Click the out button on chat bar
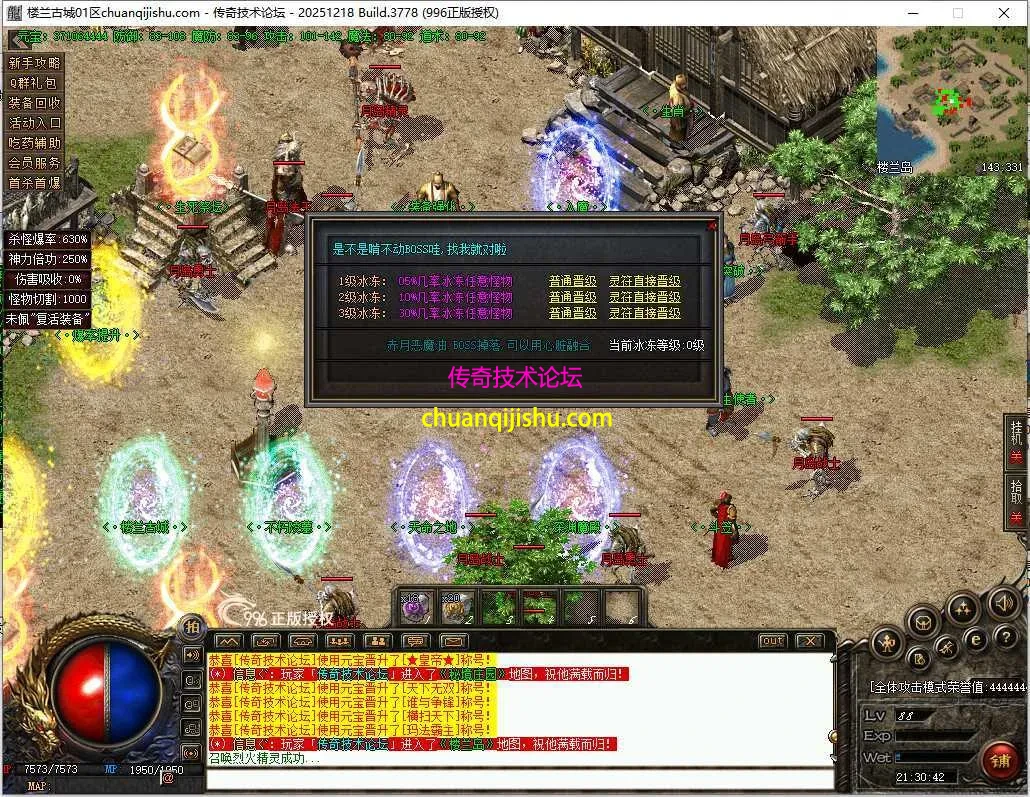Screen dimensions: 1030x797 [x=772, y=641]
